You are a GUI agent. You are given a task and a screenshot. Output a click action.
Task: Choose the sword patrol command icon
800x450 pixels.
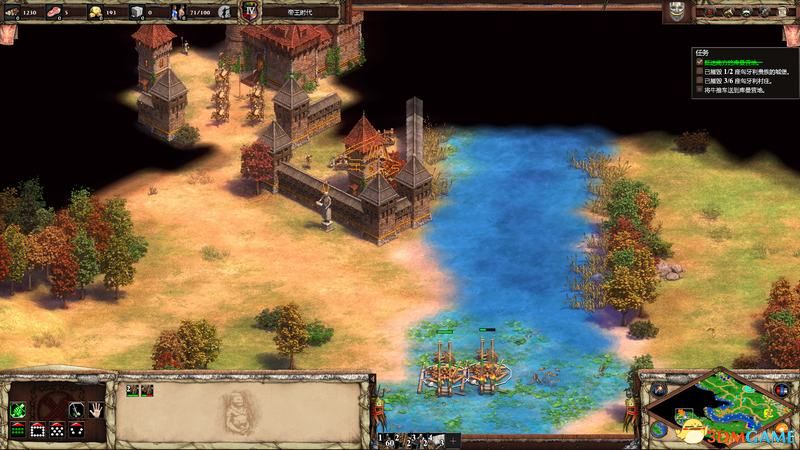[74, 409]
